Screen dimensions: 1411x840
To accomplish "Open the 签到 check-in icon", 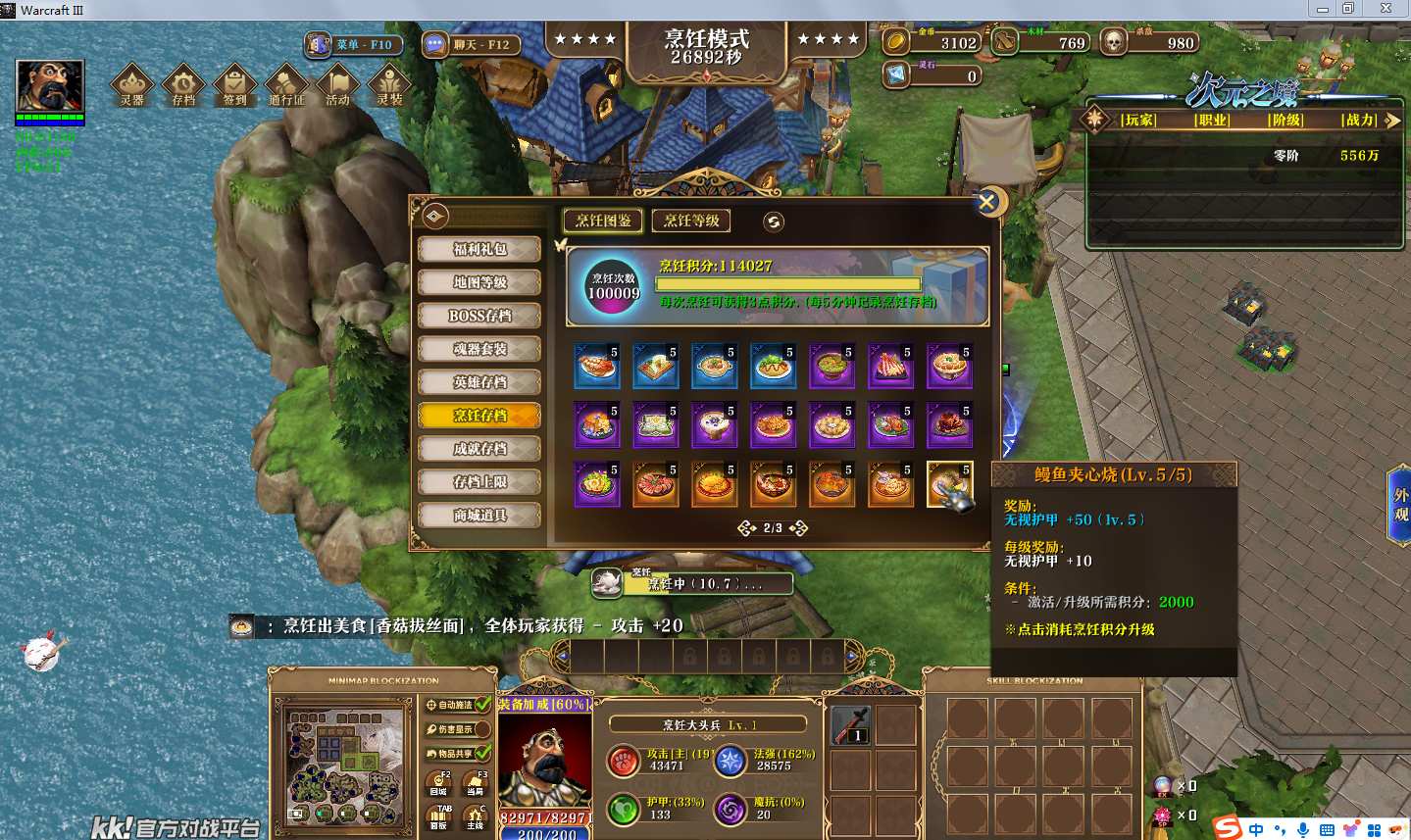I will 235,85.
